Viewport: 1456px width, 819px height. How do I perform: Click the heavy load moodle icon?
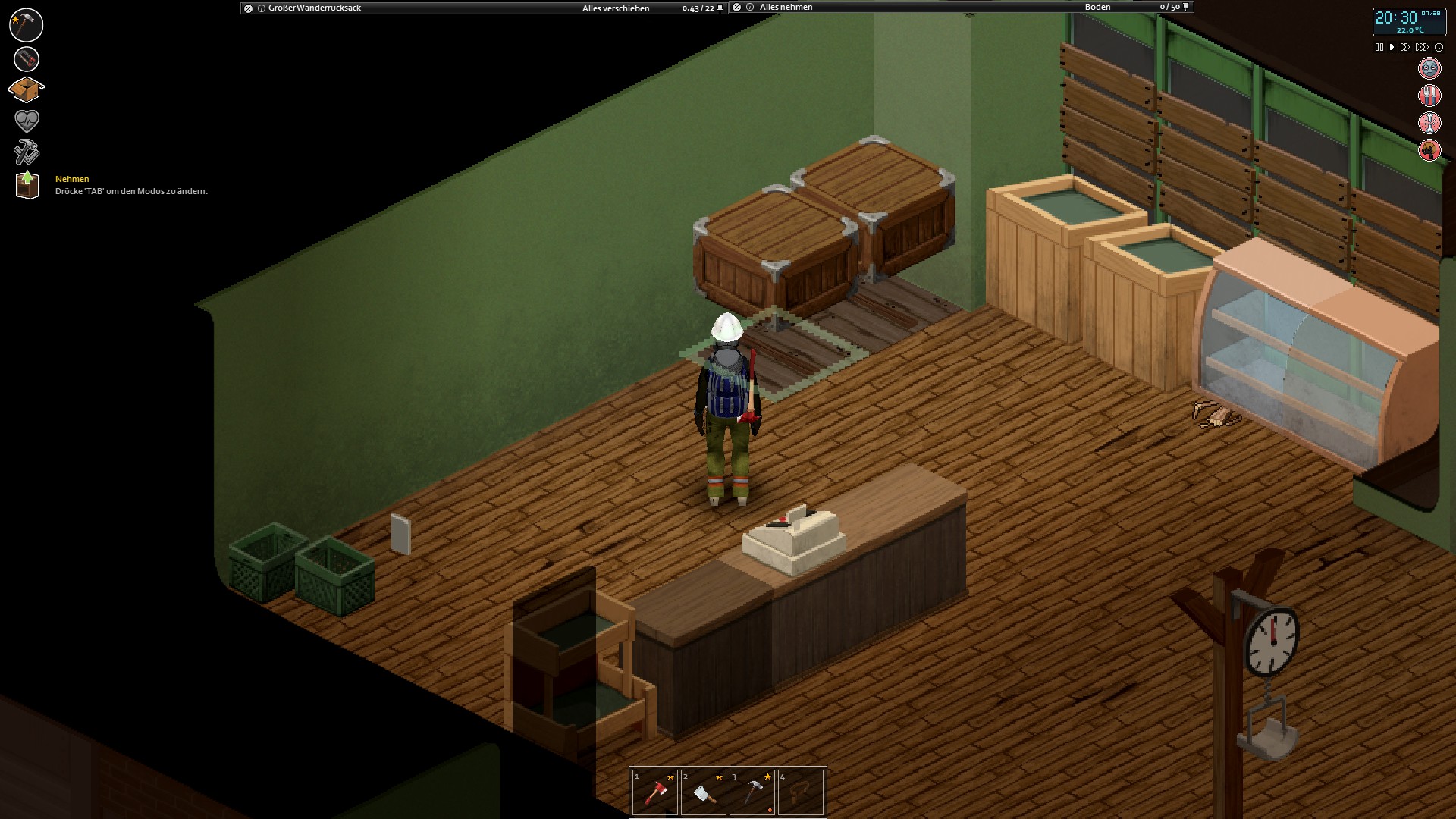[x=1429, y=149]
